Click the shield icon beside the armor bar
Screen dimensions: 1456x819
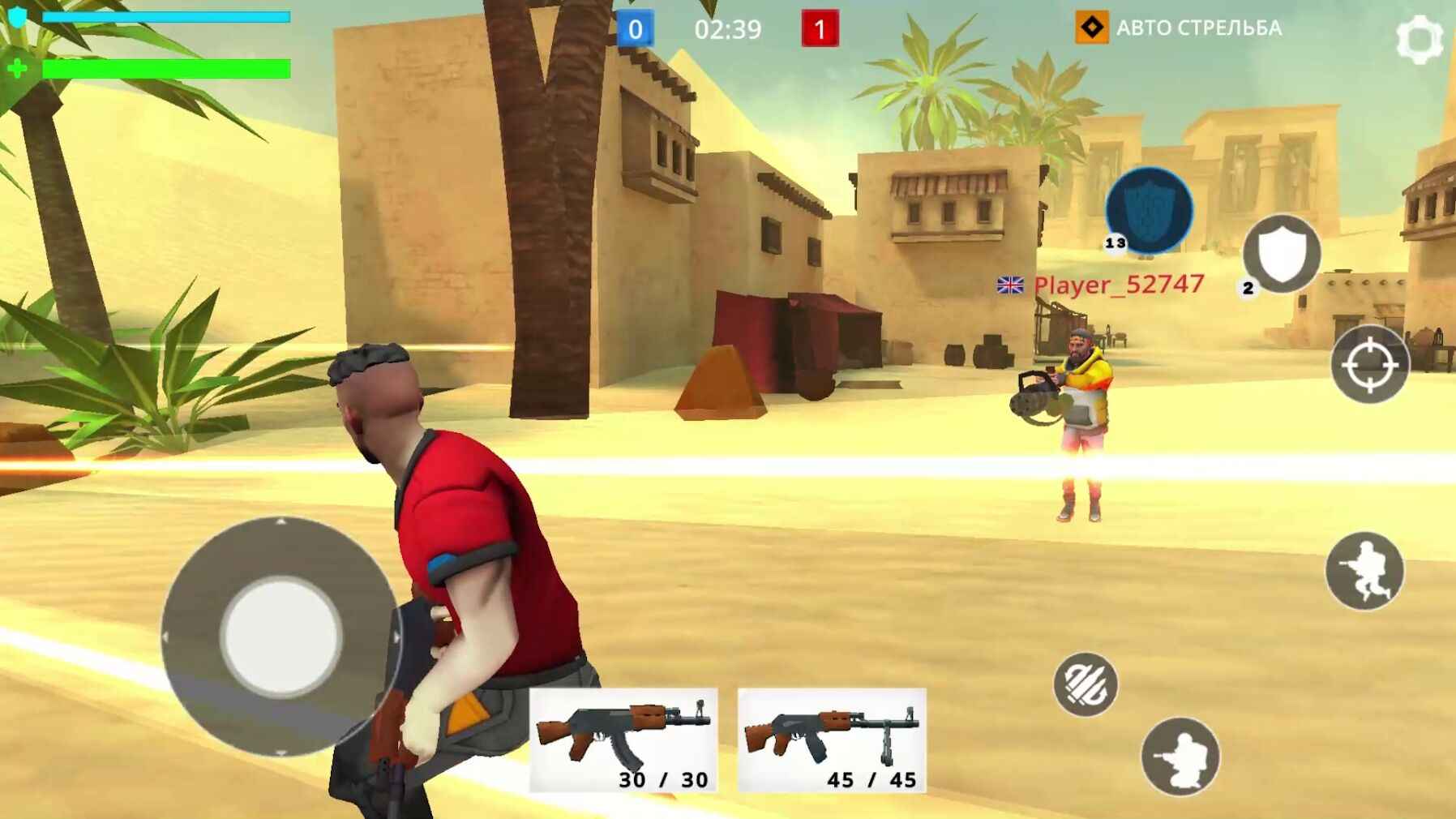click(16, 18)
